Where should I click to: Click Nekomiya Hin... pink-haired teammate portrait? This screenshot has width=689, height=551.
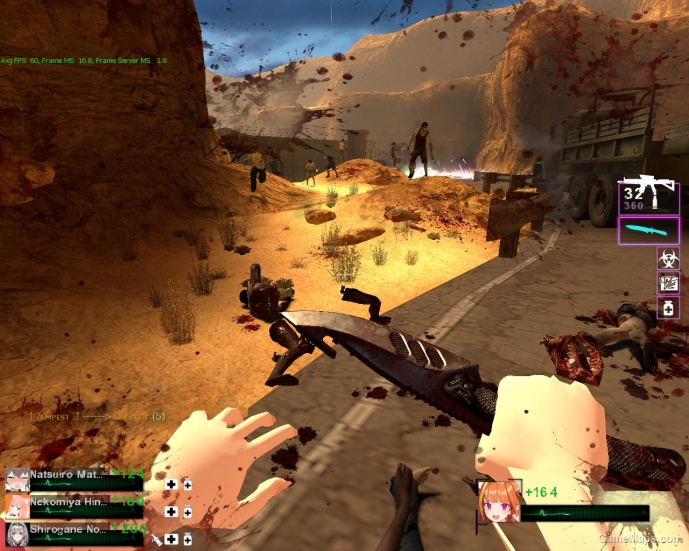[16, 506]
